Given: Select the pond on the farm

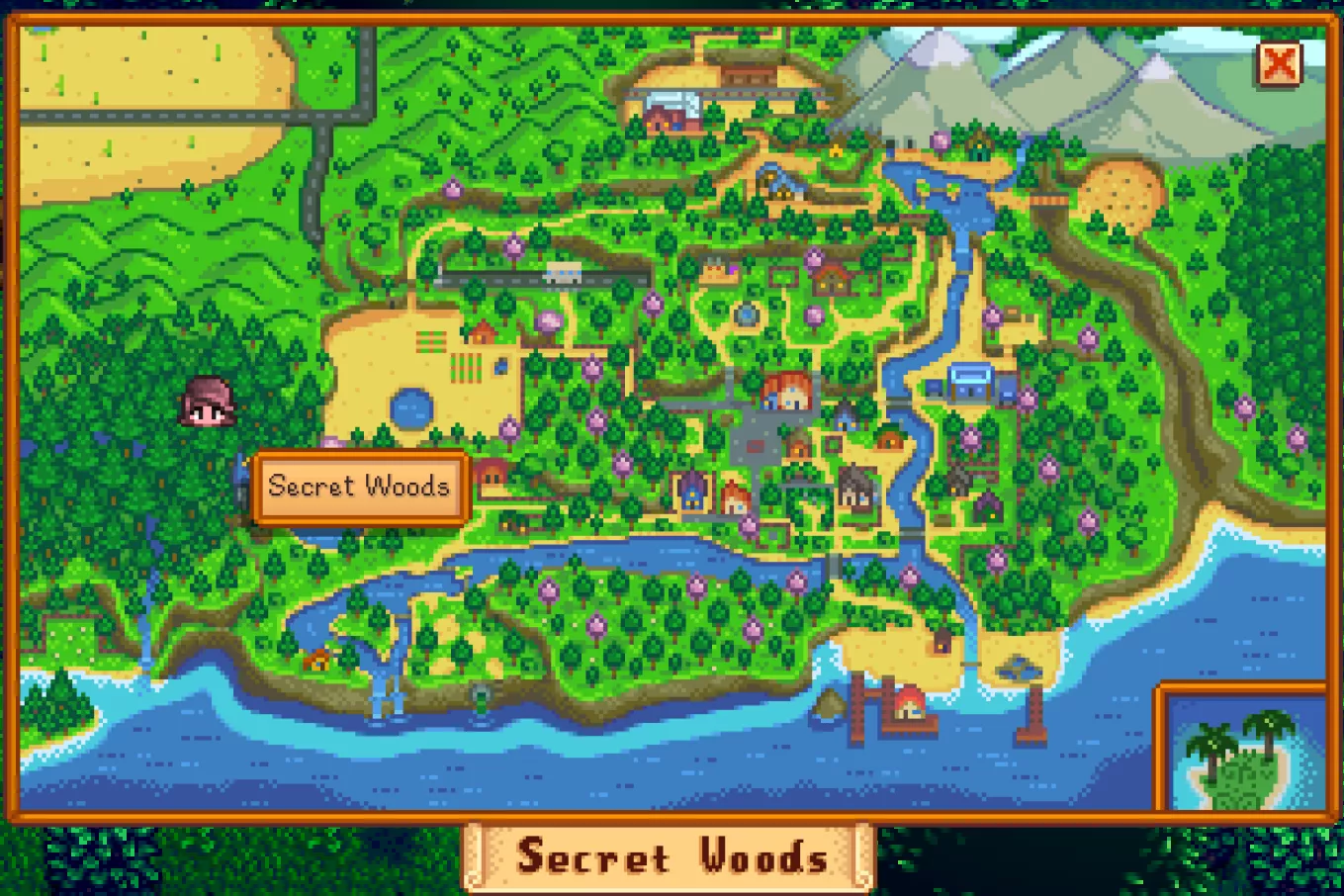Looking at the screenshot, I should click(x=411, y=408).
